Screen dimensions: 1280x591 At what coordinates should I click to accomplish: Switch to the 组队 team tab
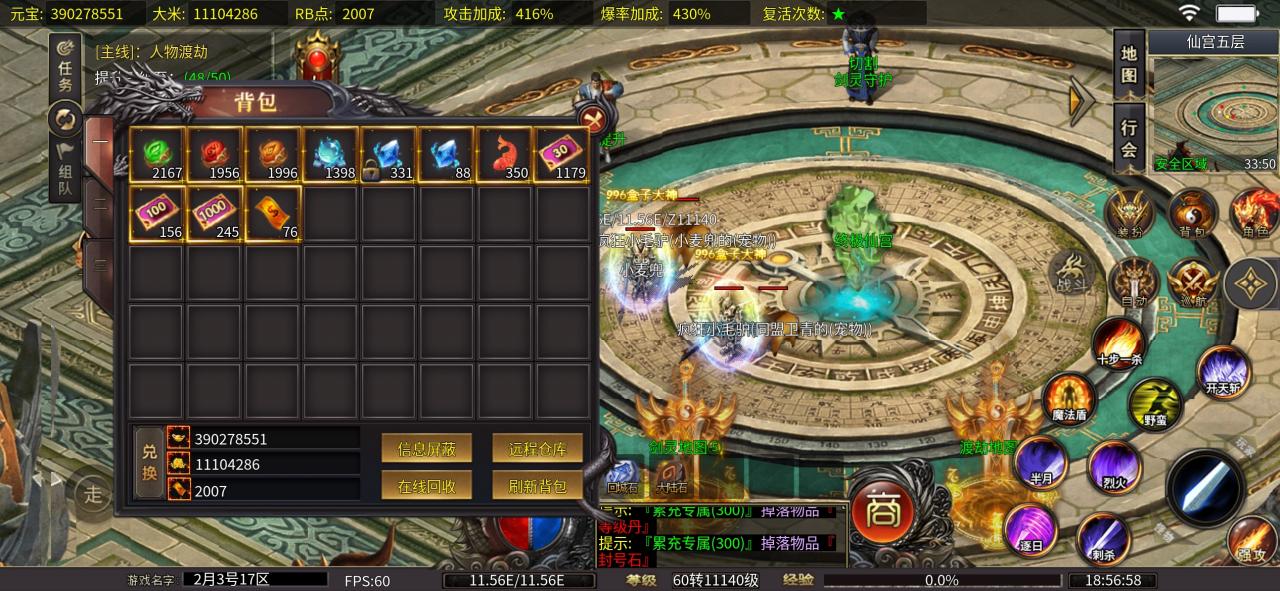point(65,170)
